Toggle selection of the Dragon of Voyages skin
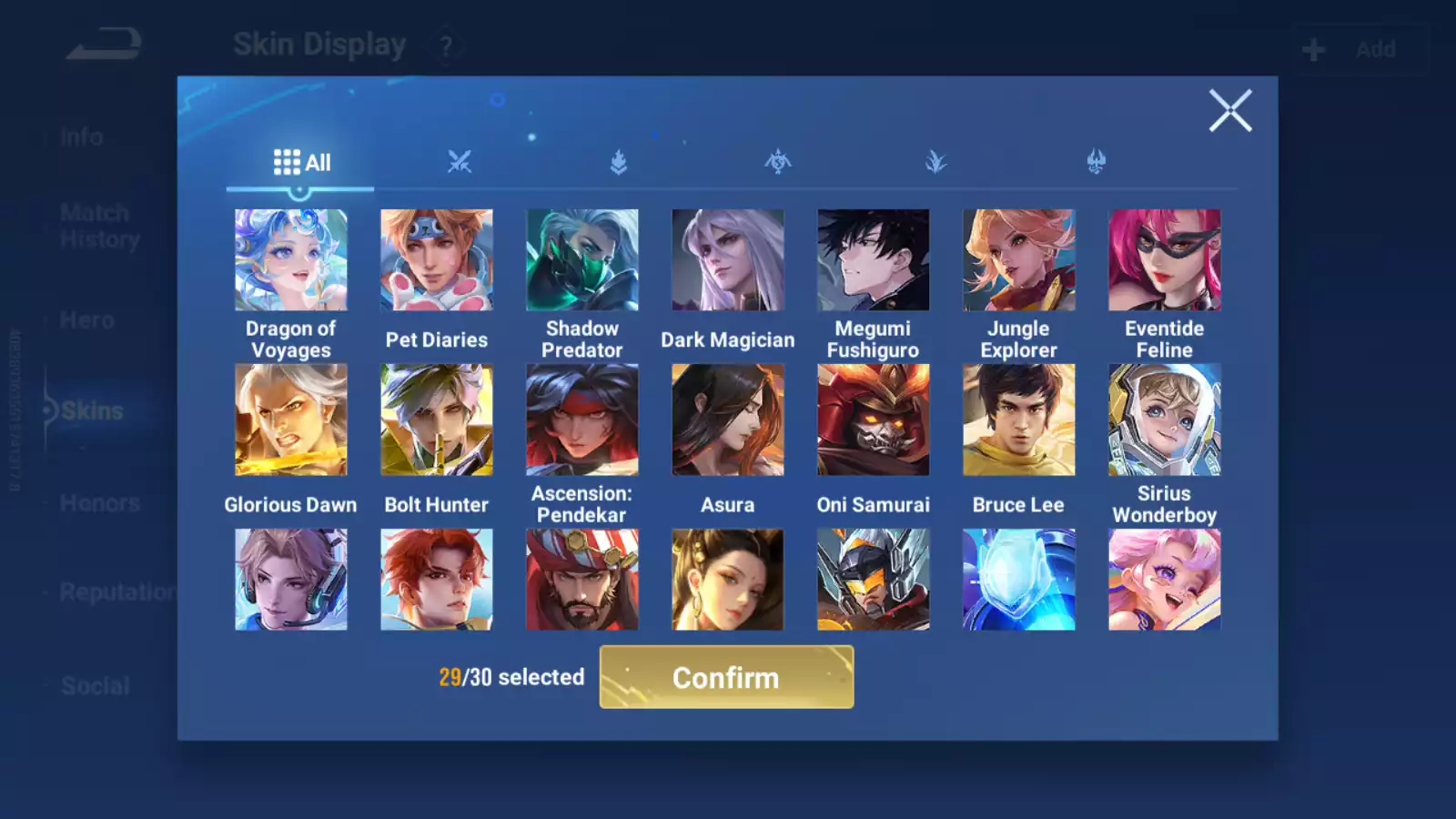This screenshot has width=1456, height=819. point(290,259)
